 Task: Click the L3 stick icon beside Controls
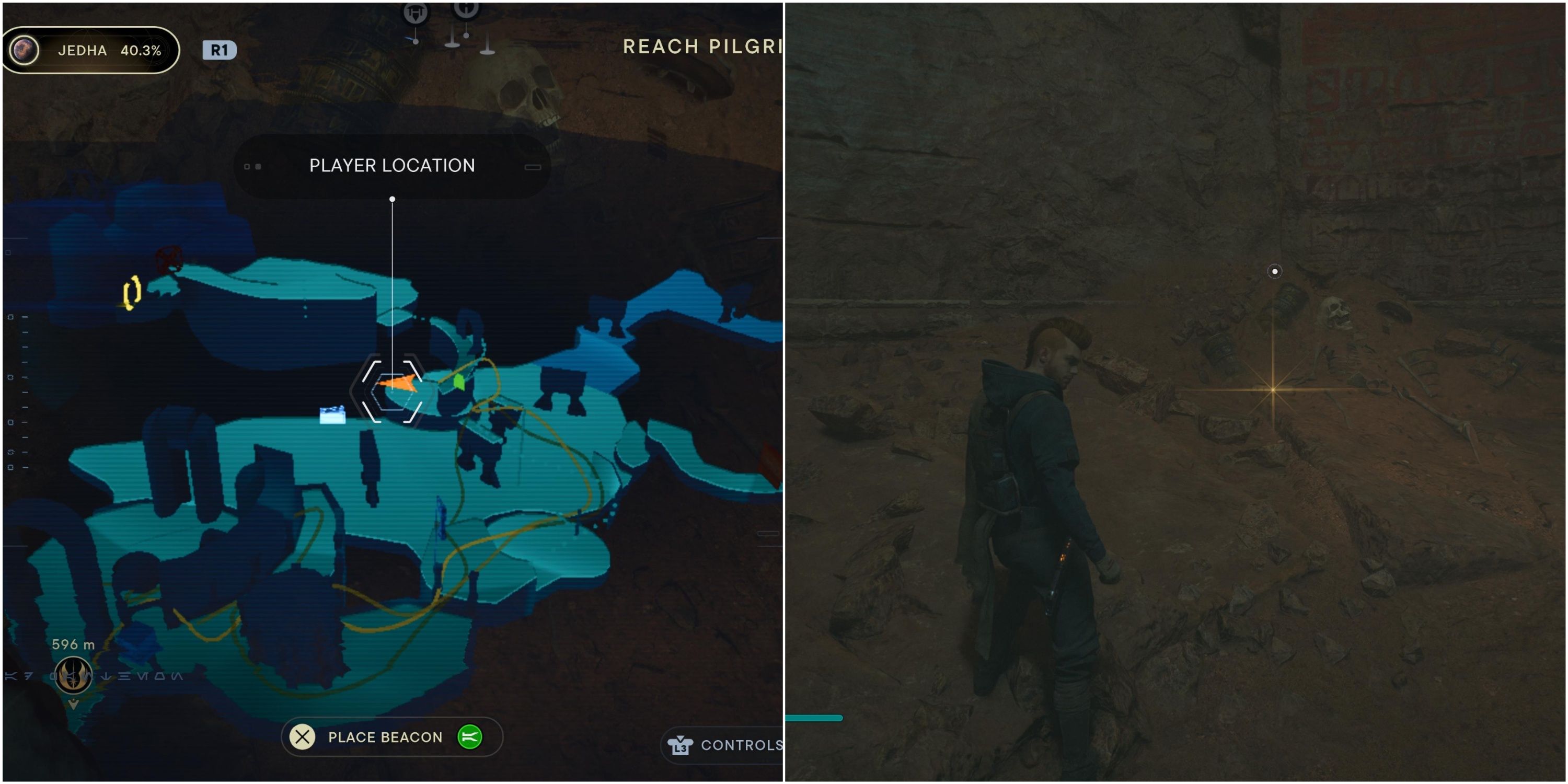tap(682, 744)
